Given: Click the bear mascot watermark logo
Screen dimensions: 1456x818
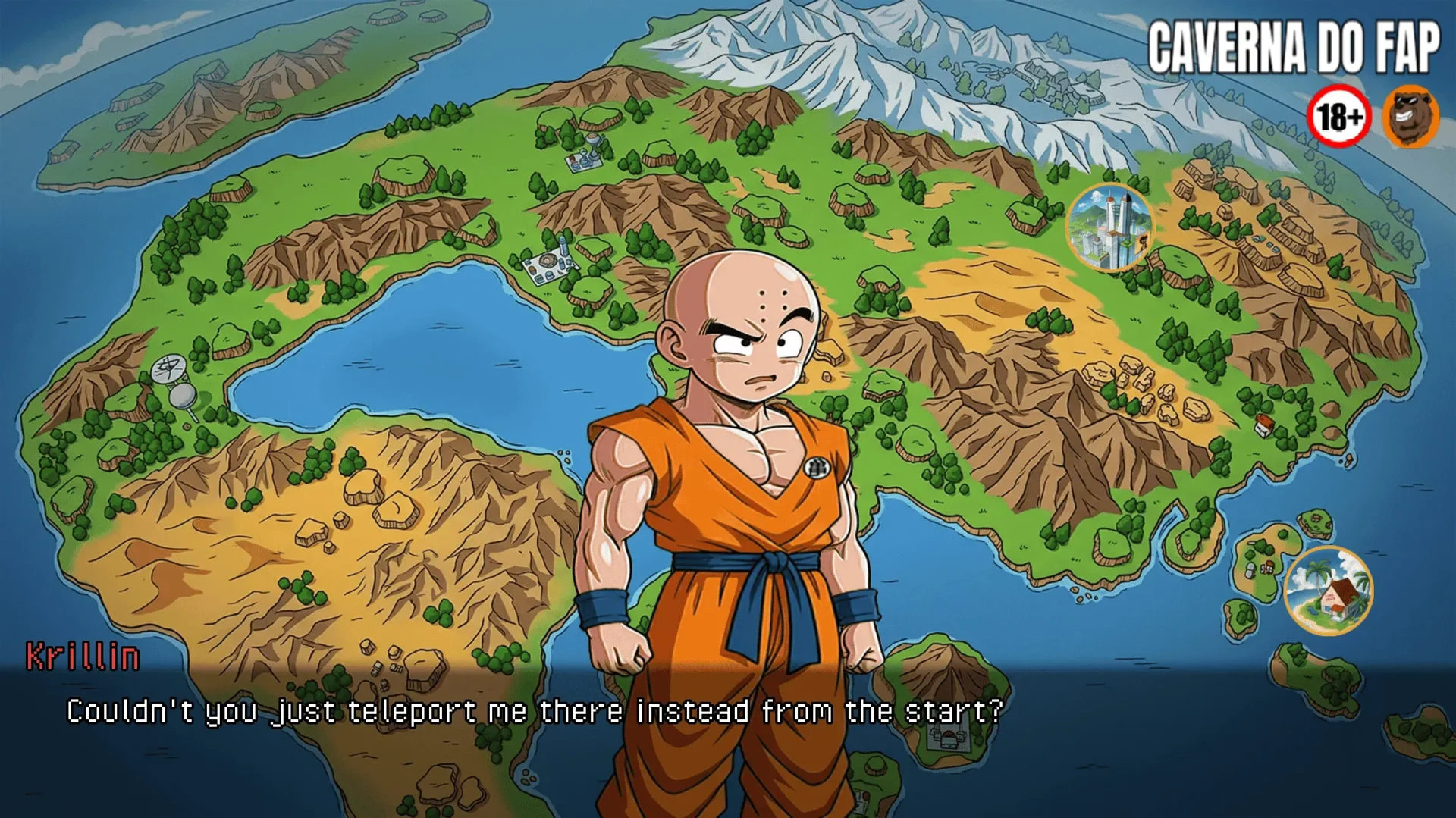Looking at the screenshot, I should (x=1410, y=118).
